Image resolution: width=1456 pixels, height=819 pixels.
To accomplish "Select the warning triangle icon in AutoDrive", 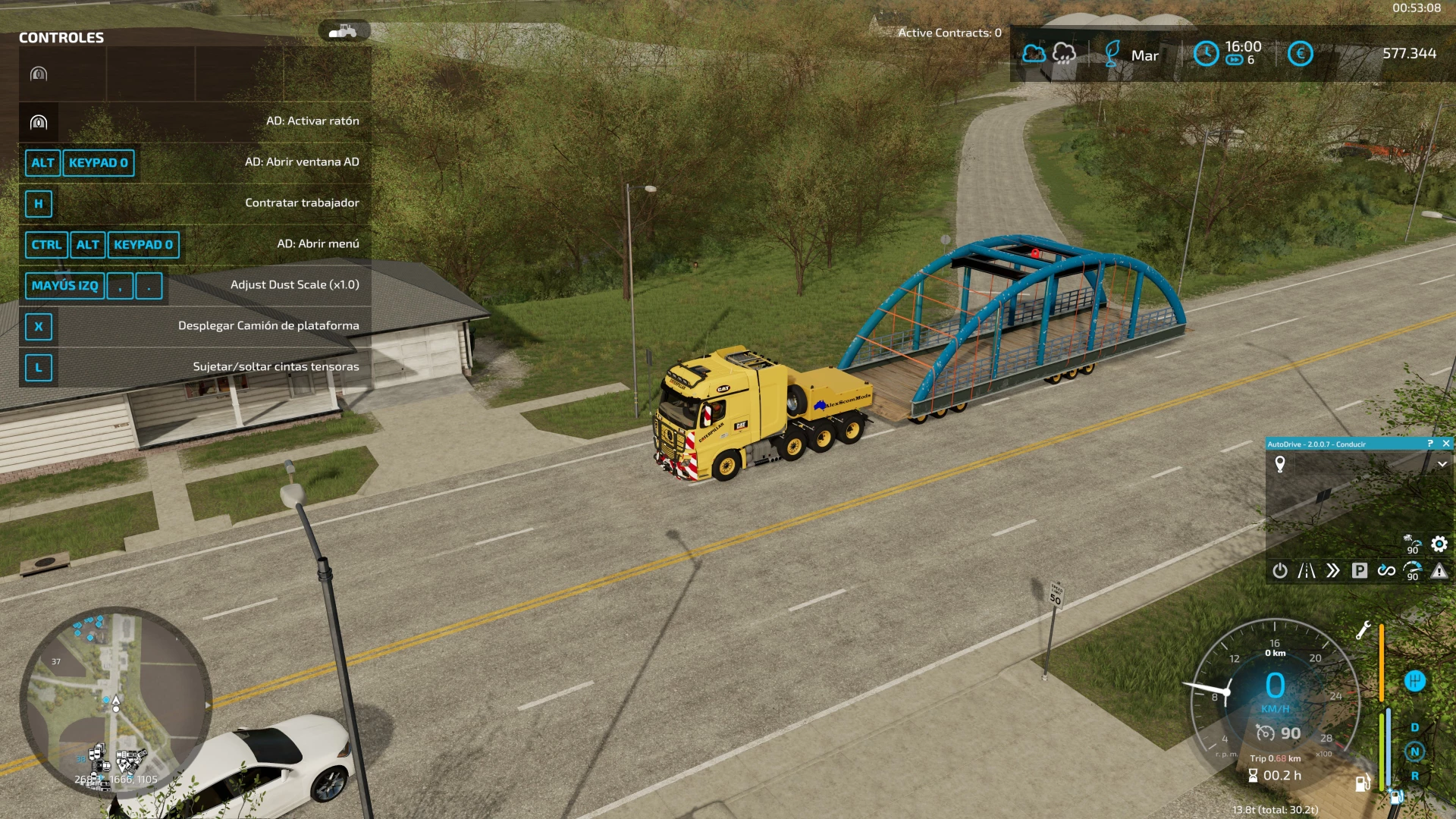I will [x=1439, y=572].
